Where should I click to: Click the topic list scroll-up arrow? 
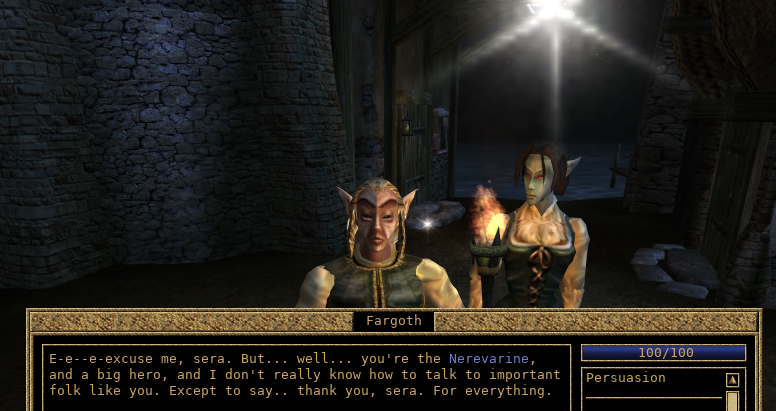pos(732,380)
